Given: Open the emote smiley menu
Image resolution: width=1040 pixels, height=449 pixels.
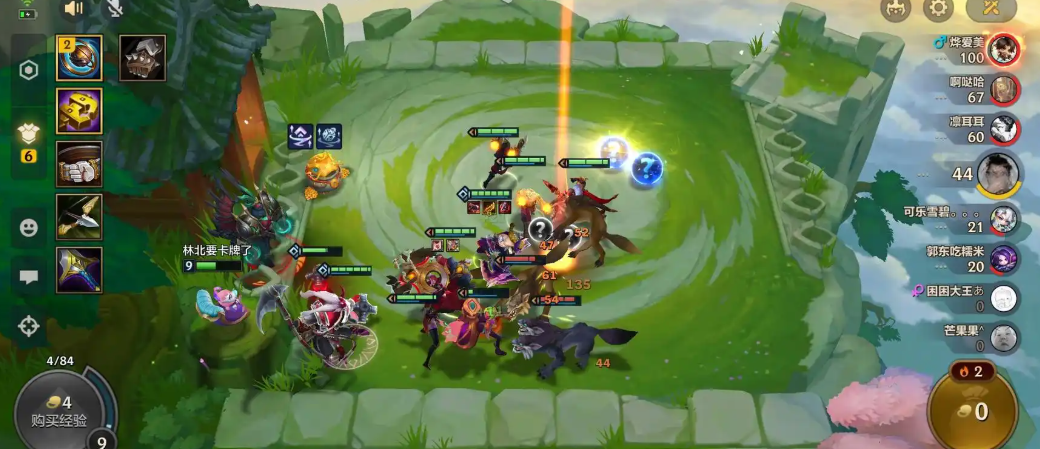Looking at the screenshot, I should pos(29,227).
